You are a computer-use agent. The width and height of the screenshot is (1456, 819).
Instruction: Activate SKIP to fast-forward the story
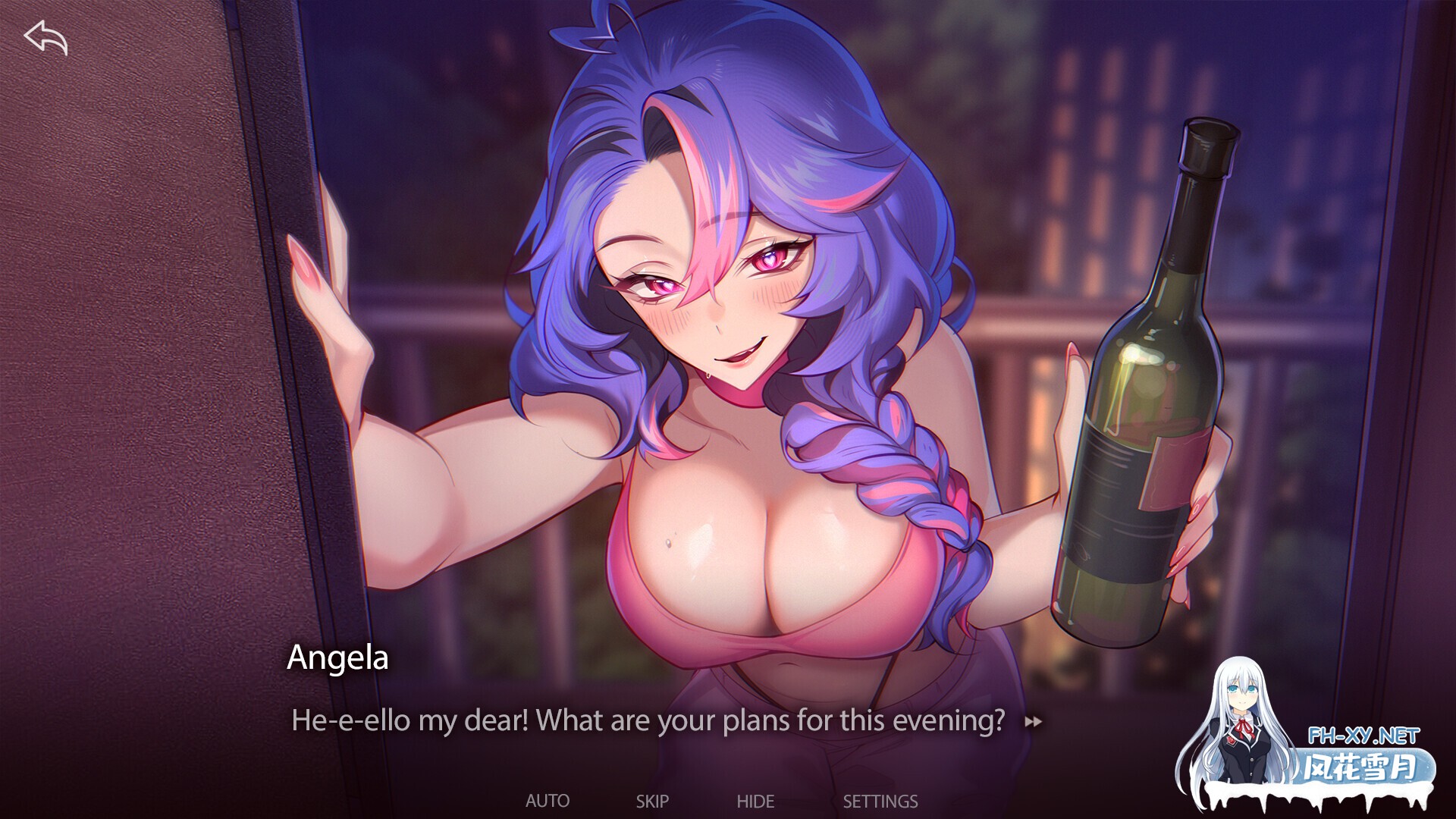click(x=654, y=800)
